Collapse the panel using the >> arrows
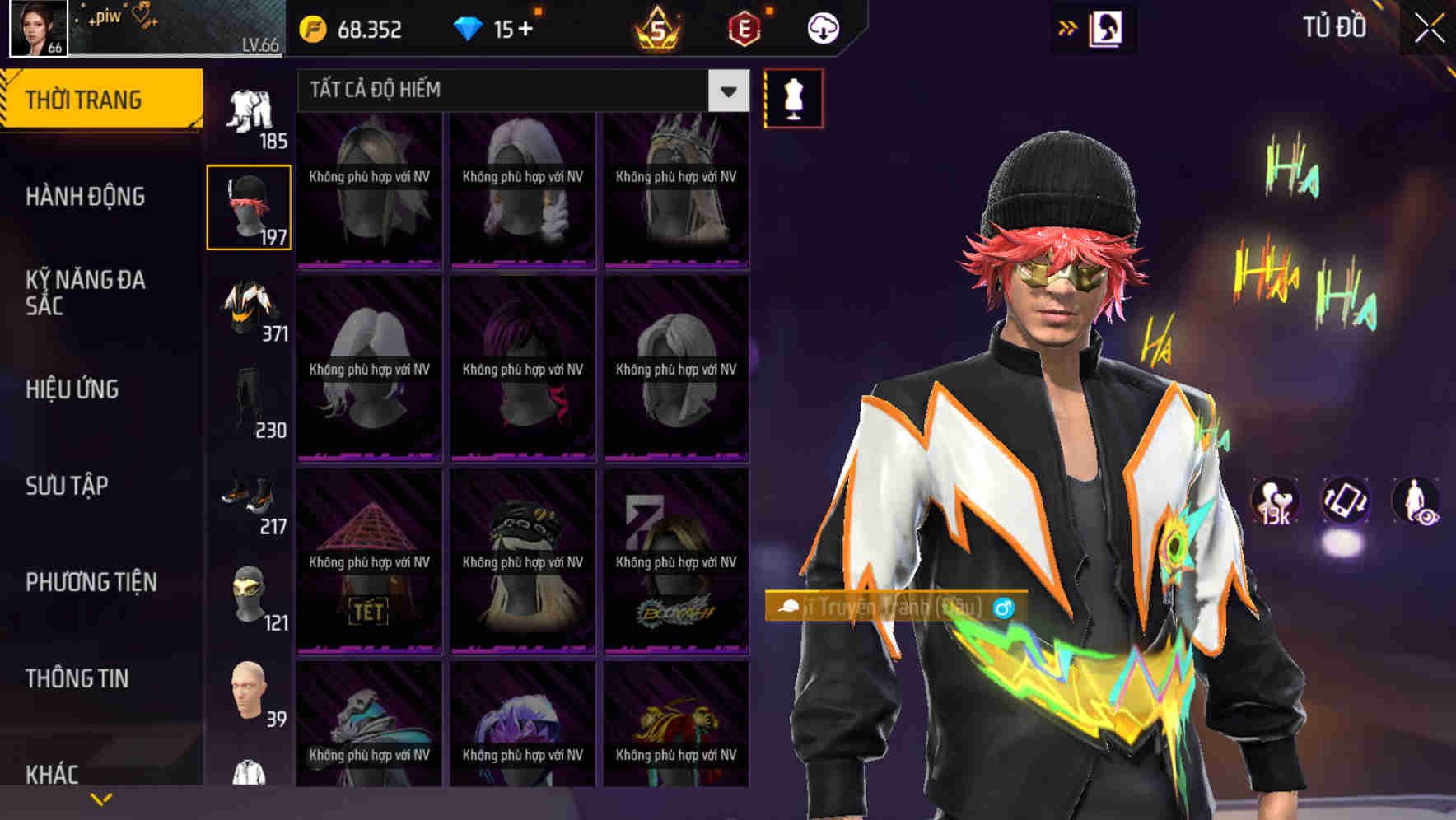1456x820 pixels. point(1068,27)
